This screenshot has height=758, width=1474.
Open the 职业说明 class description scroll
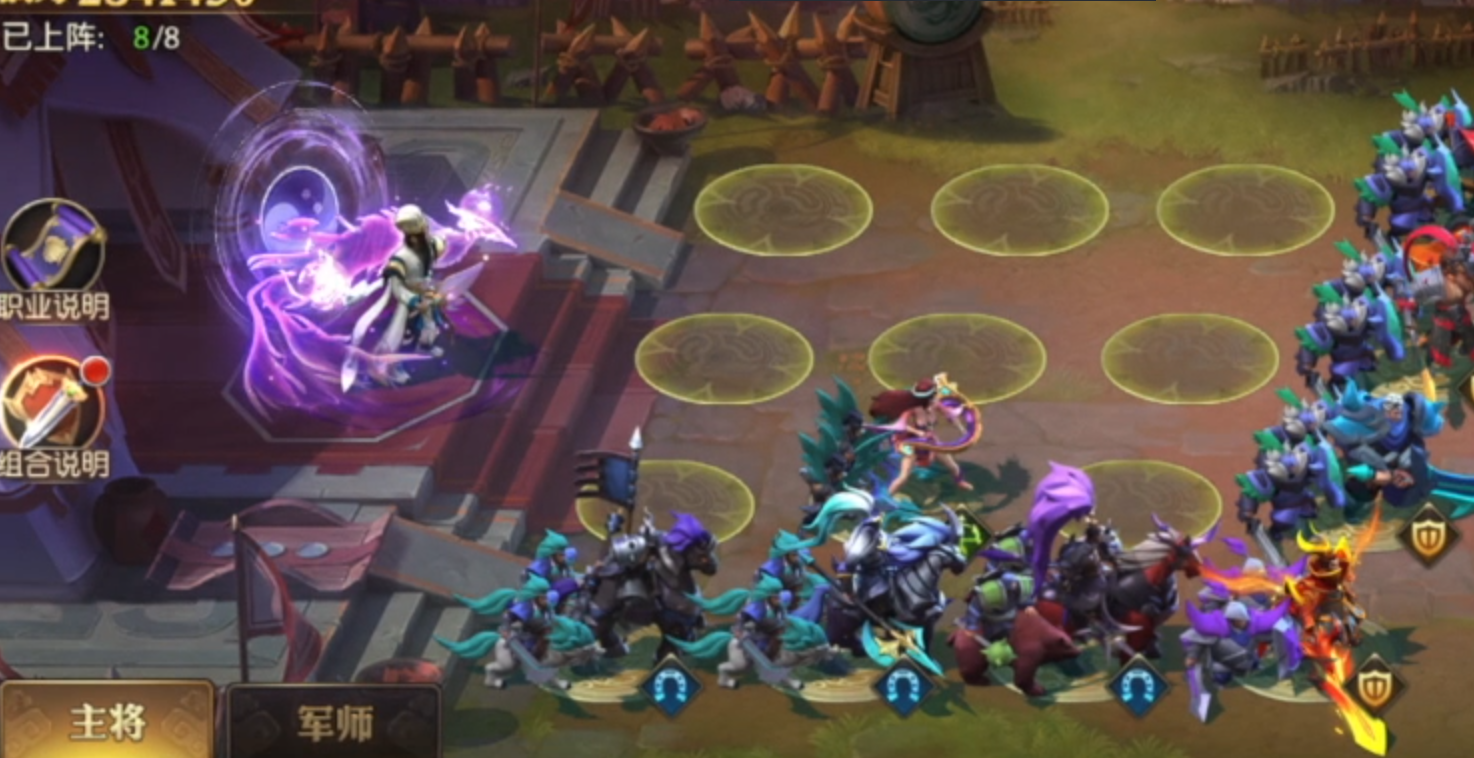click(53, 248)
